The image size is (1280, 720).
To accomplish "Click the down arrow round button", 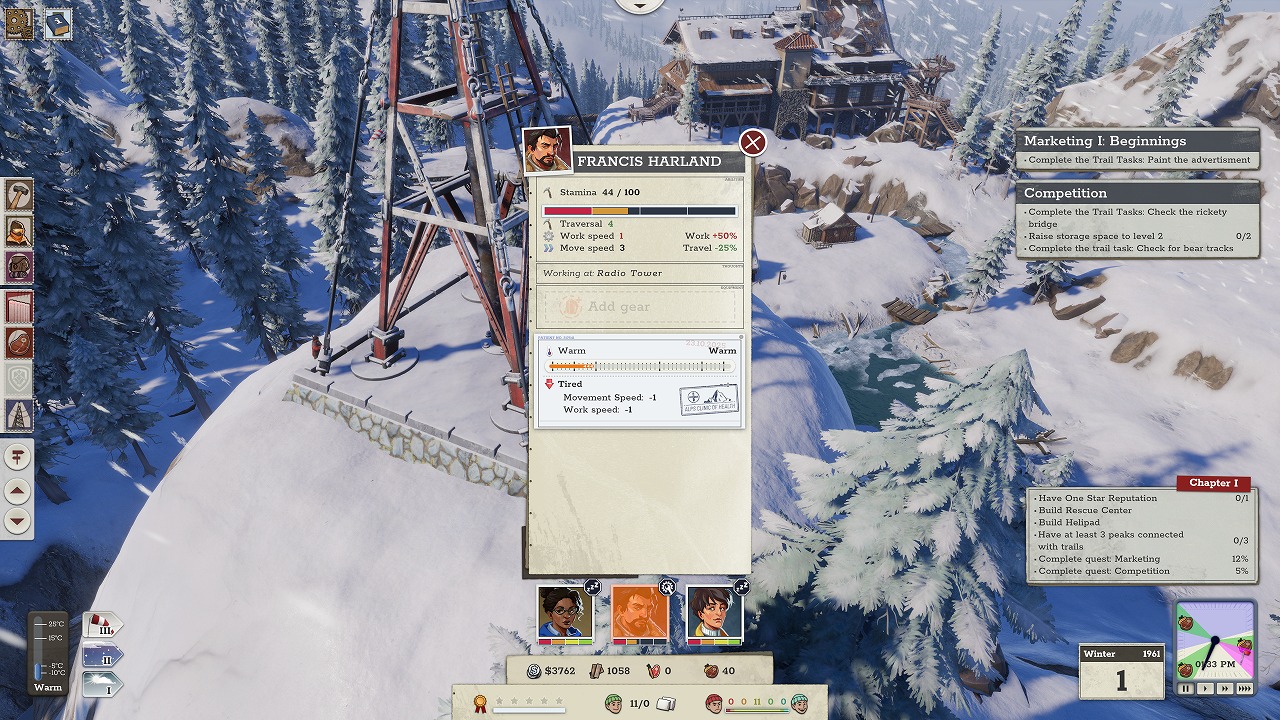I will [x=18, y=521].
